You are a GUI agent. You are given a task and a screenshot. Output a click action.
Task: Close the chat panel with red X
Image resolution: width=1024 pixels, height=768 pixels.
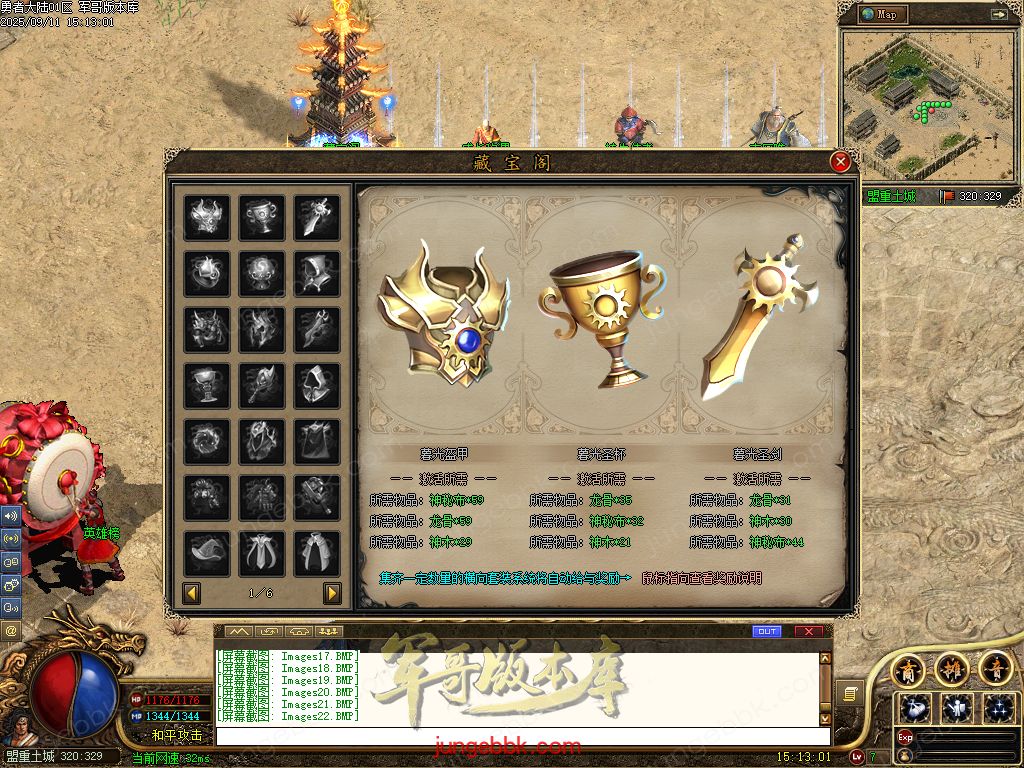[x=808, y=632]
